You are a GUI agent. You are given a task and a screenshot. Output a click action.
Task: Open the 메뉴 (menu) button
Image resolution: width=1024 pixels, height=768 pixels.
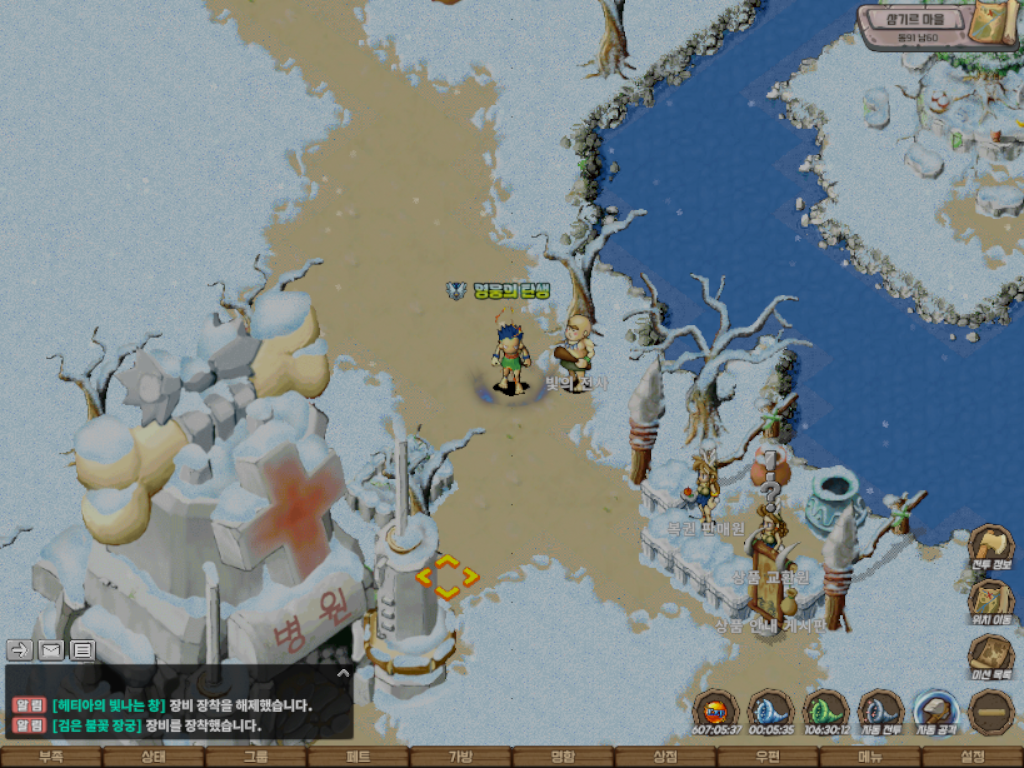[870, 757]
